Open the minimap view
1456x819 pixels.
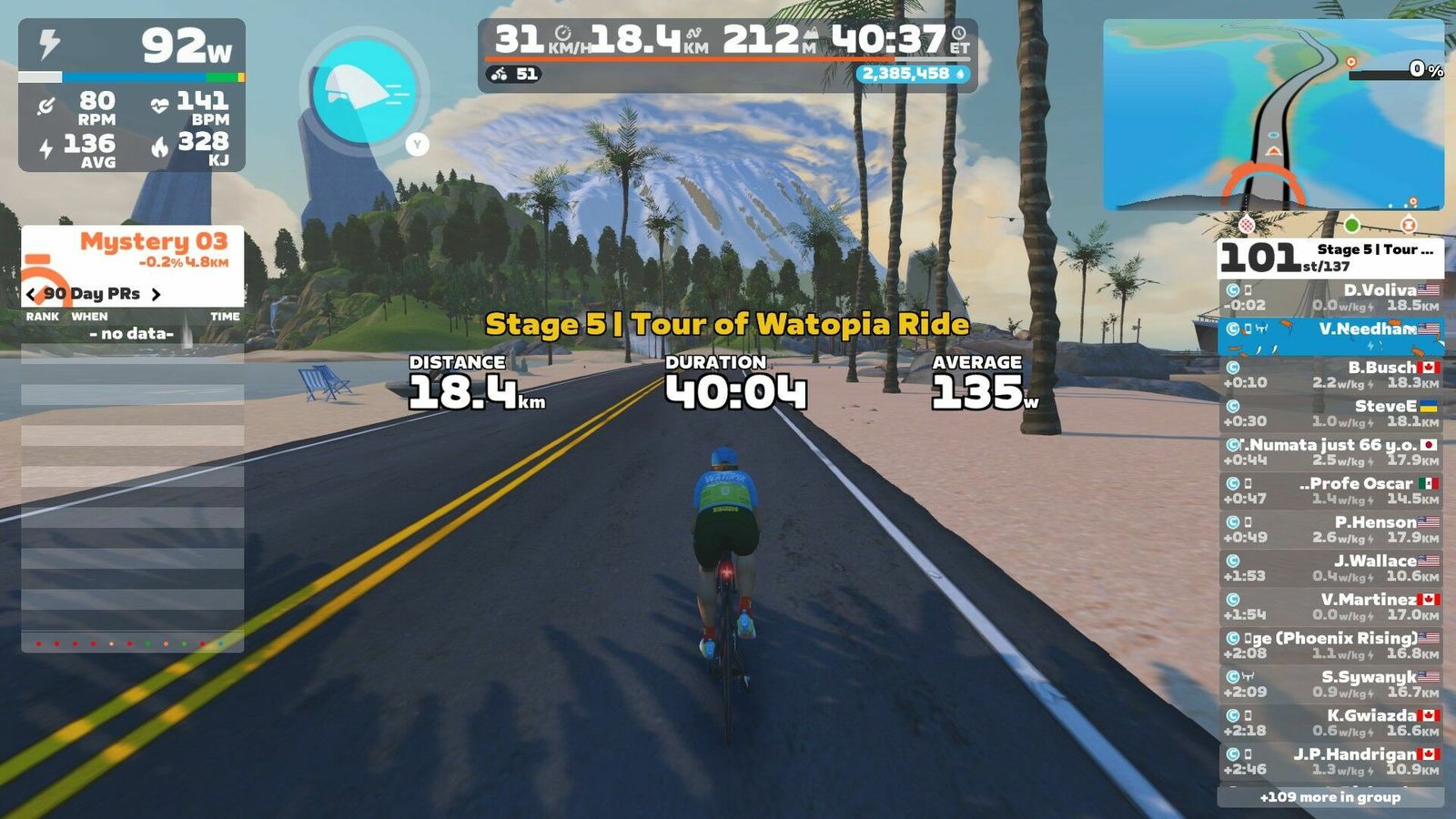1273,115
